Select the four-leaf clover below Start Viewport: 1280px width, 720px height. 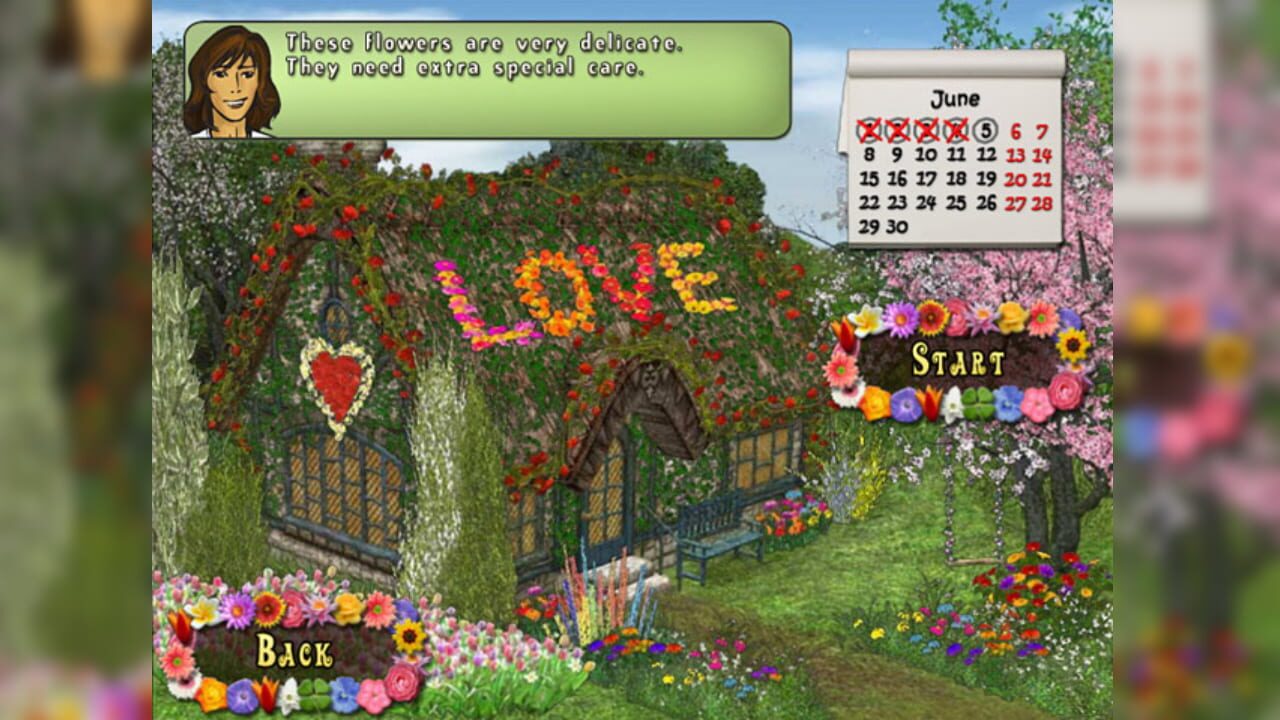click(x=979, y=402)
